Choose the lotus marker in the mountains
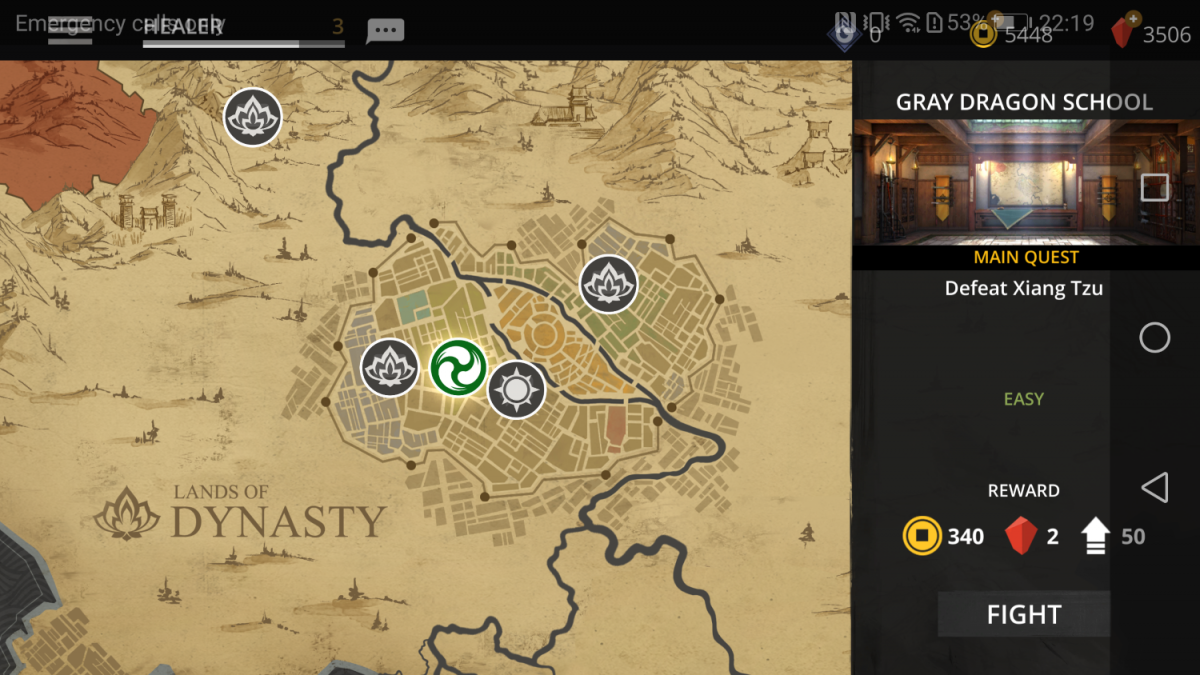 coord(252,117)
